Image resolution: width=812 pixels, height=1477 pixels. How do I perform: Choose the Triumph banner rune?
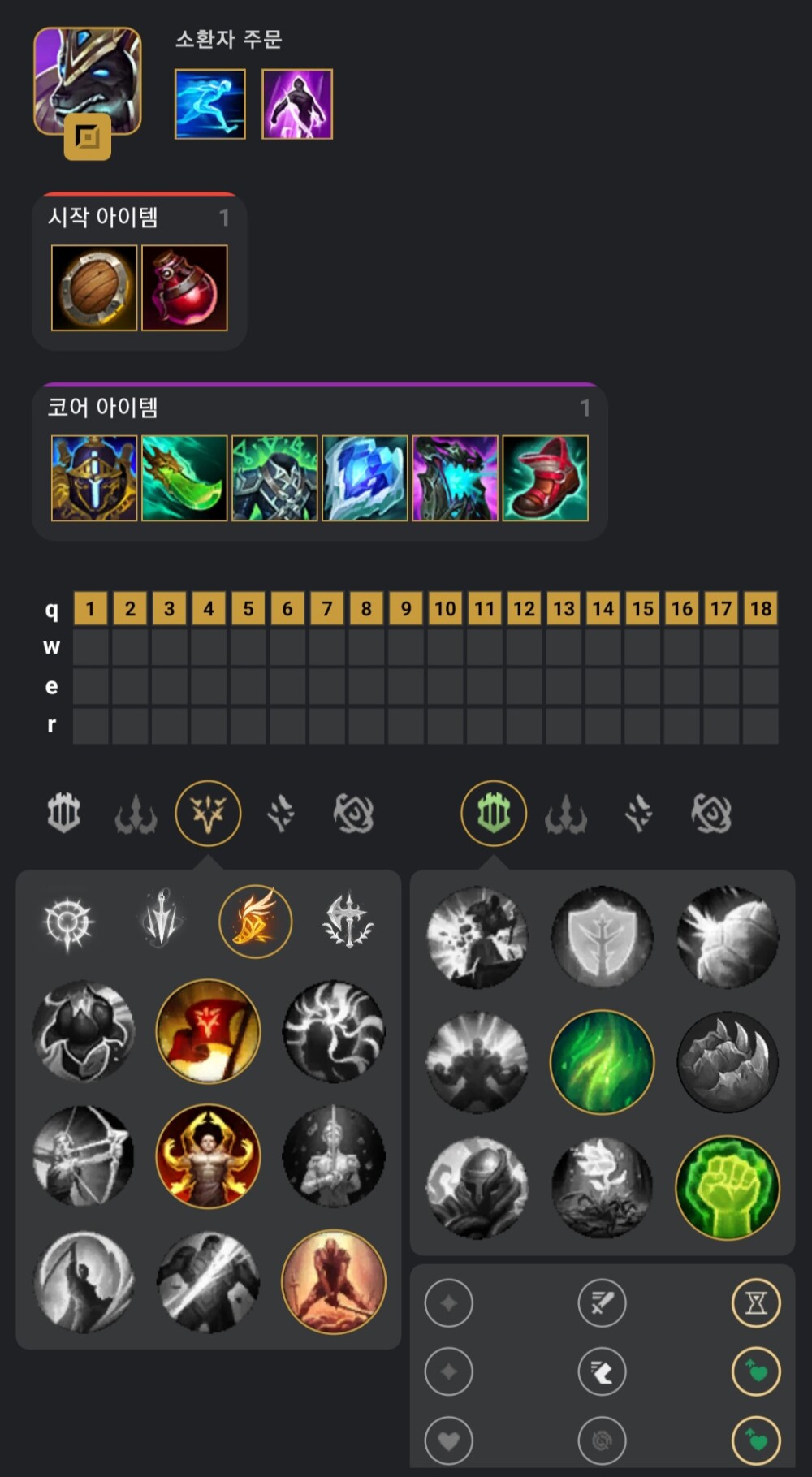[208, 1031]
